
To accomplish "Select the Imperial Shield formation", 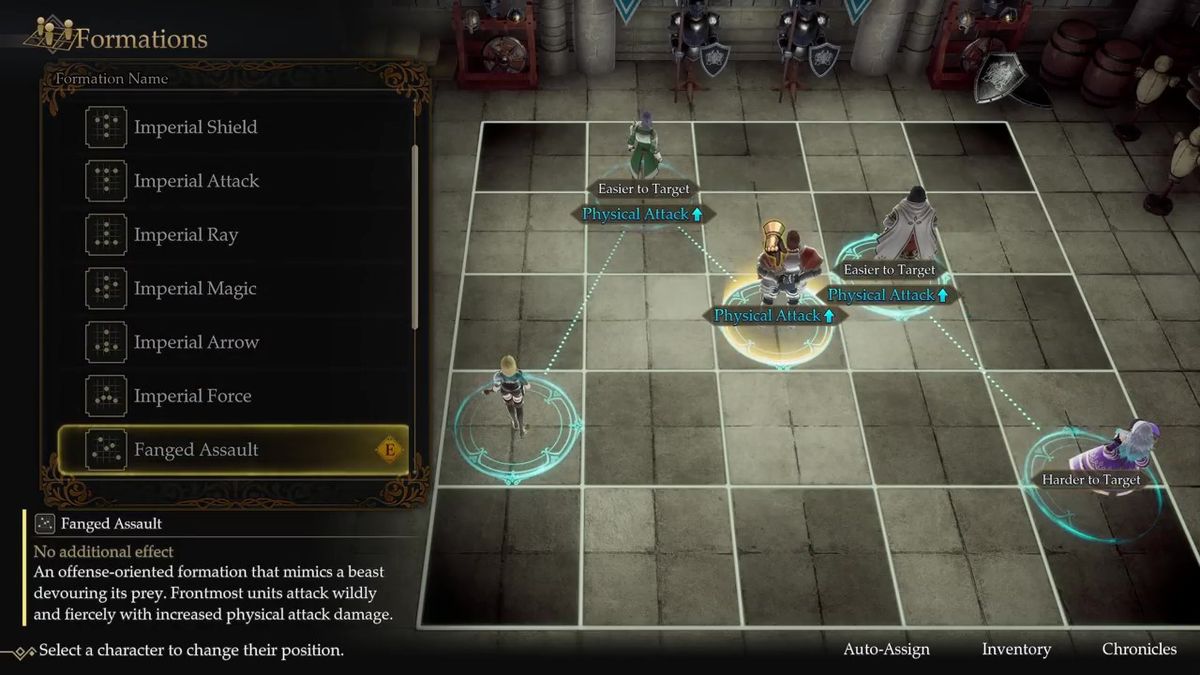I will coord(196,127).
